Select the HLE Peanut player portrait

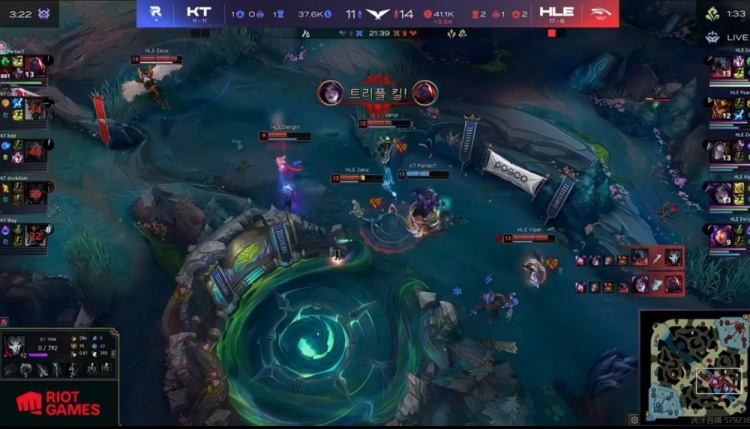pos(721,108)
